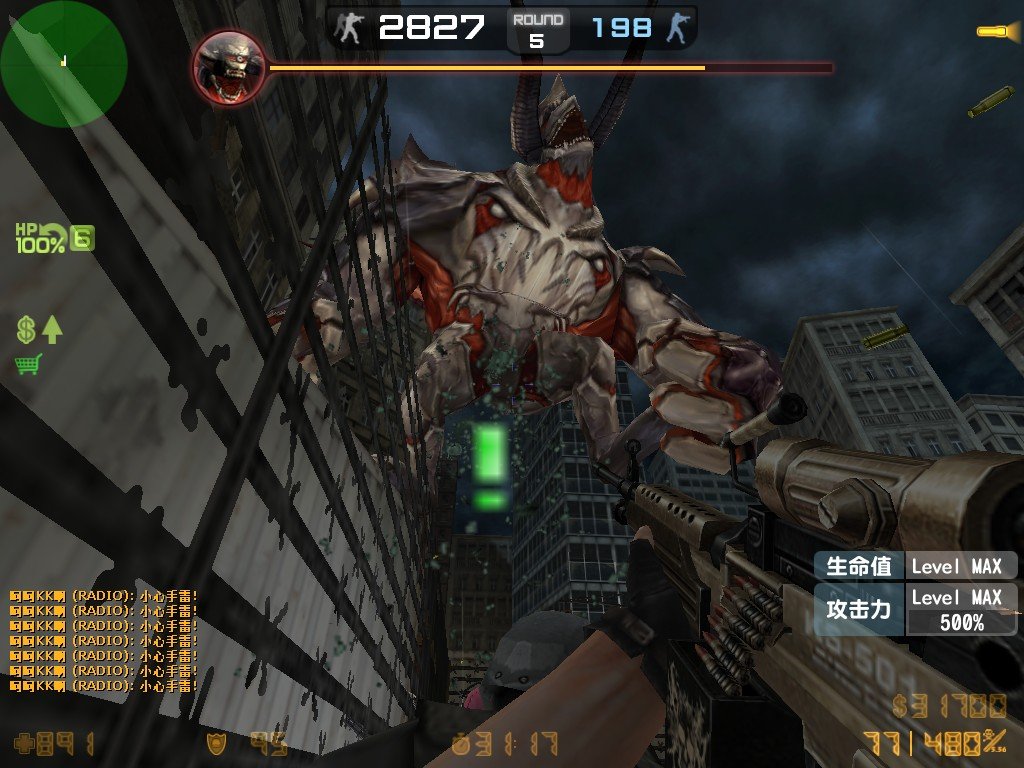1024x768 pixels.
Task: Open the green shopping cart shop
Action: coord(28,364)
